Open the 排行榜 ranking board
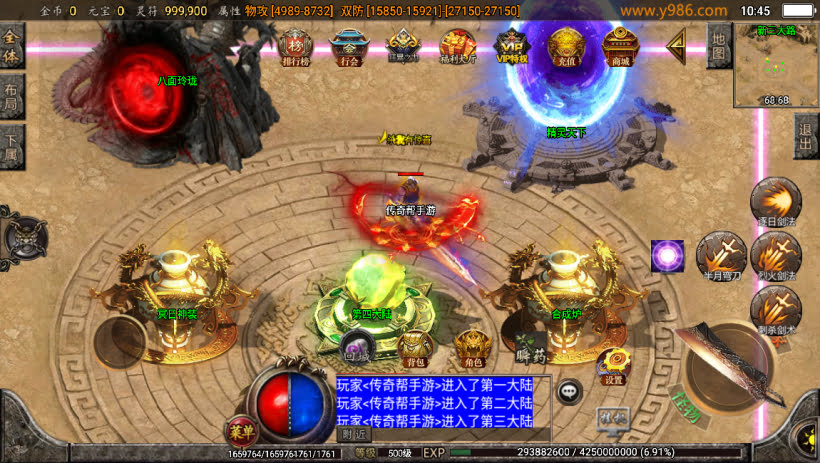 (295, 45)
